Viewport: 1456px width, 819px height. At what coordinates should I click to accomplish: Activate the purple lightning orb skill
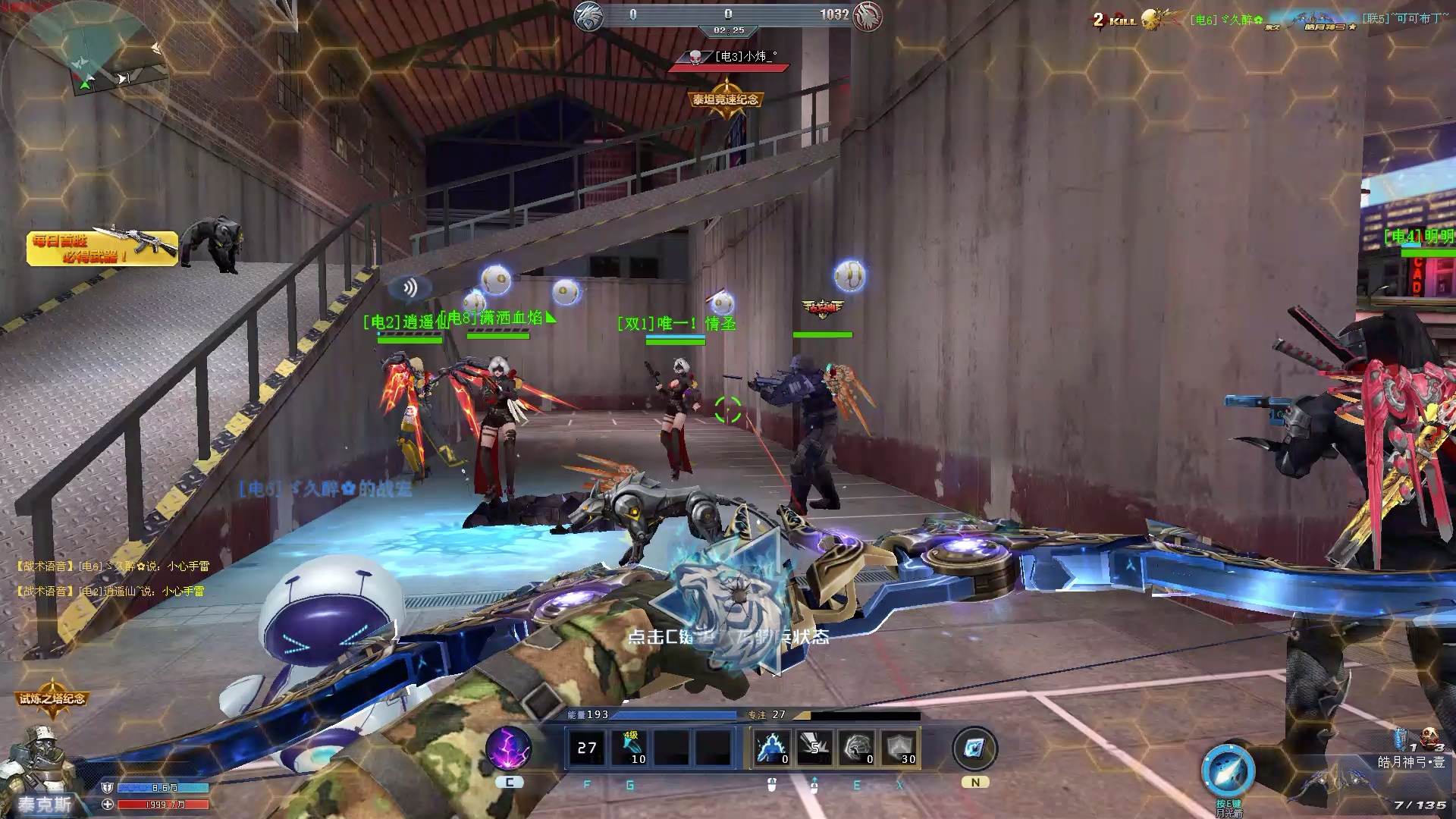coord(509,748)
